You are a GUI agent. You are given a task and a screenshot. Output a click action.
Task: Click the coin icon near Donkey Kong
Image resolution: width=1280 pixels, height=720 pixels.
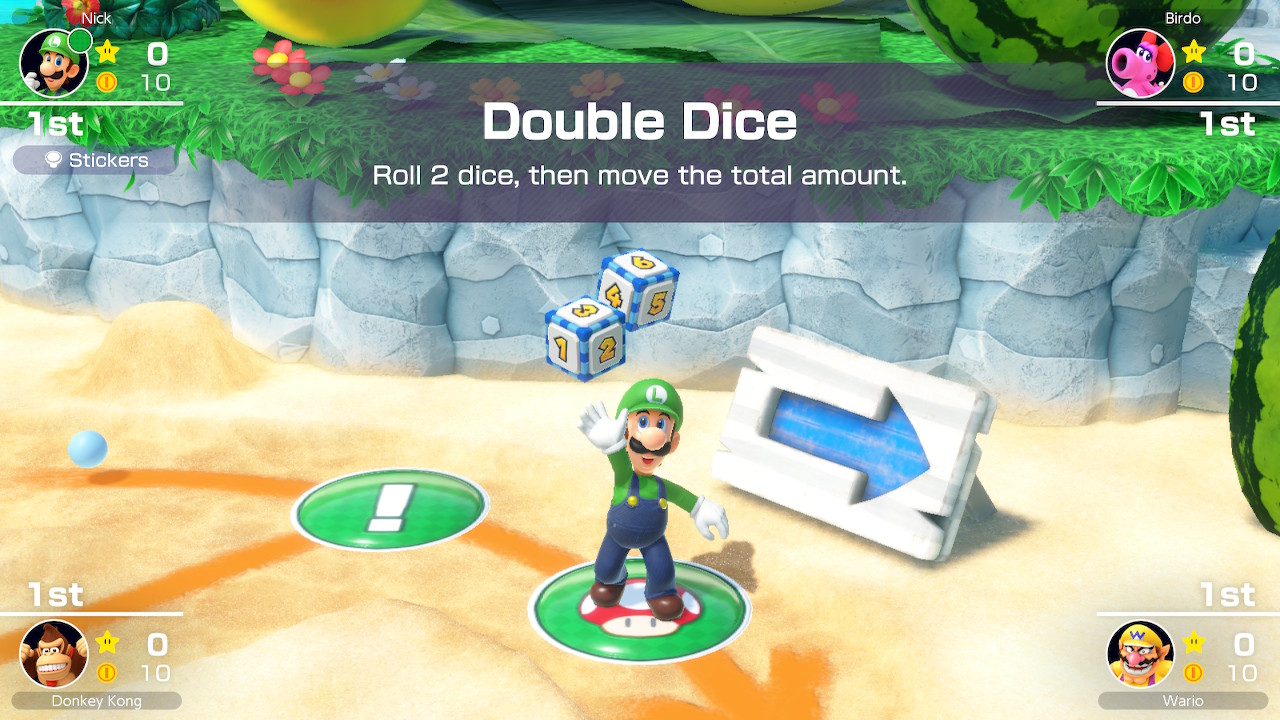[105, 672]
